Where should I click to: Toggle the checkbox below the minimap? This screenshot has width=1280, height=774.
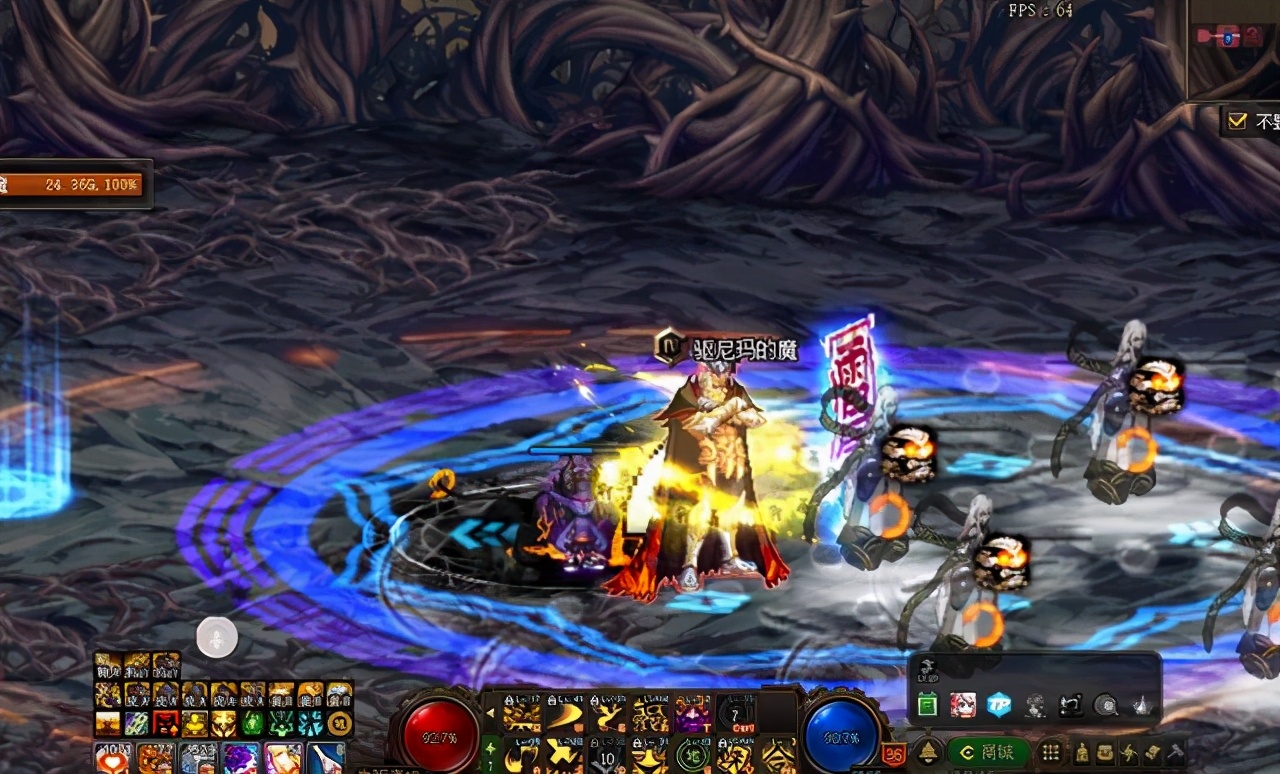[1237, 121]
